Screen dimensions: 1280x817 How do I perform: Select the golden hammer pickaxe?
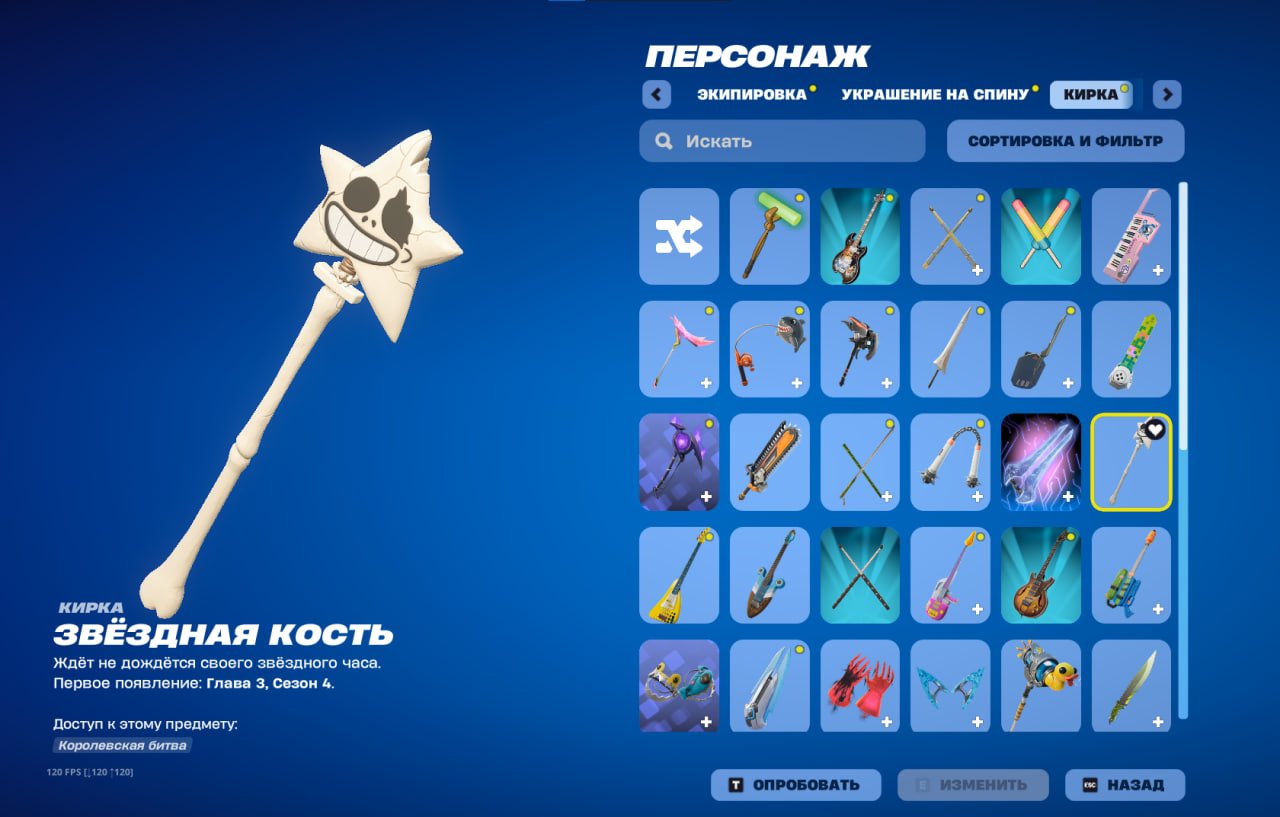tap(769, 237)
